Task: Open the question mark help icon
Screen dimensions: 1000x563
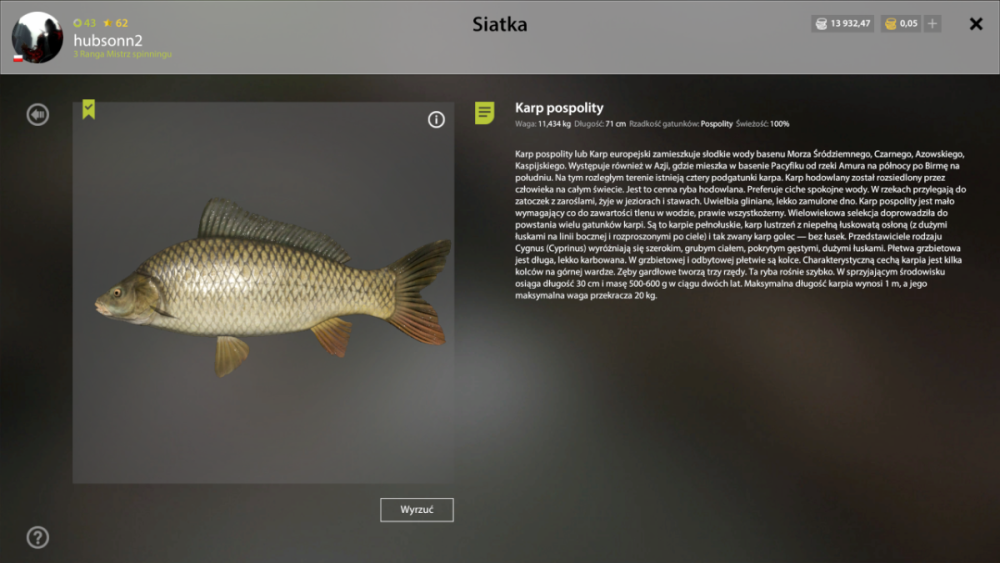Action: click(x=38, y=538)
